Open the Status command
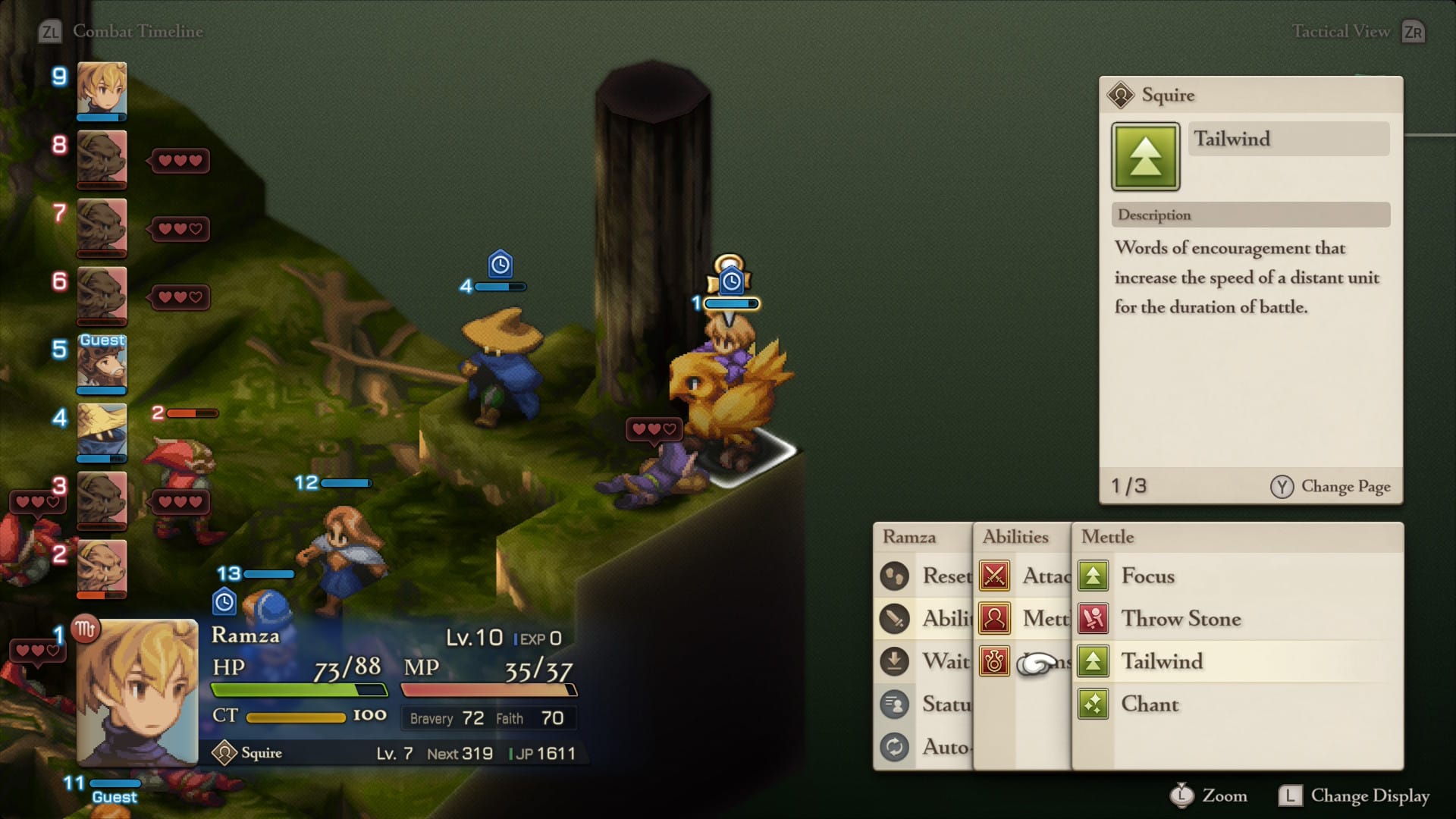The width and height of the screenshot is (1456, 819). pyautogui.click(x=927, y=704)
